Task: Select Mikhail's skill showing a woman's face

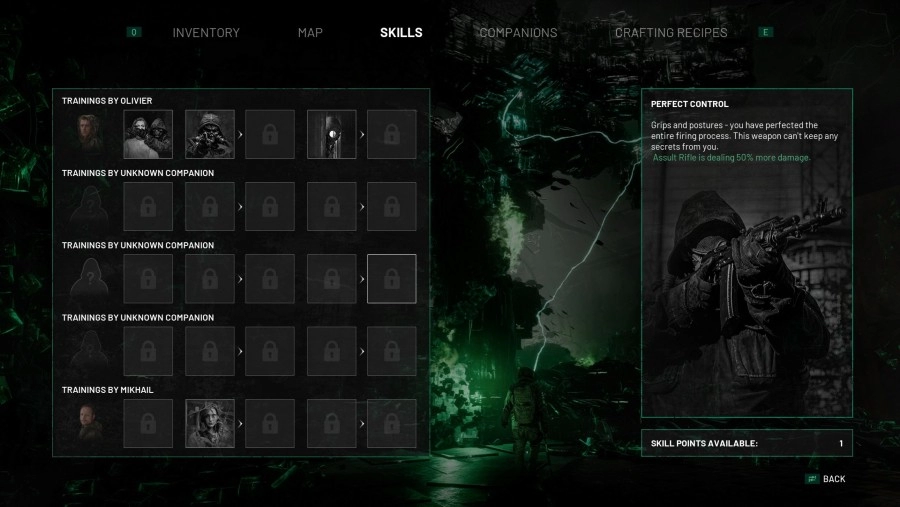Action: pos(210,423)
